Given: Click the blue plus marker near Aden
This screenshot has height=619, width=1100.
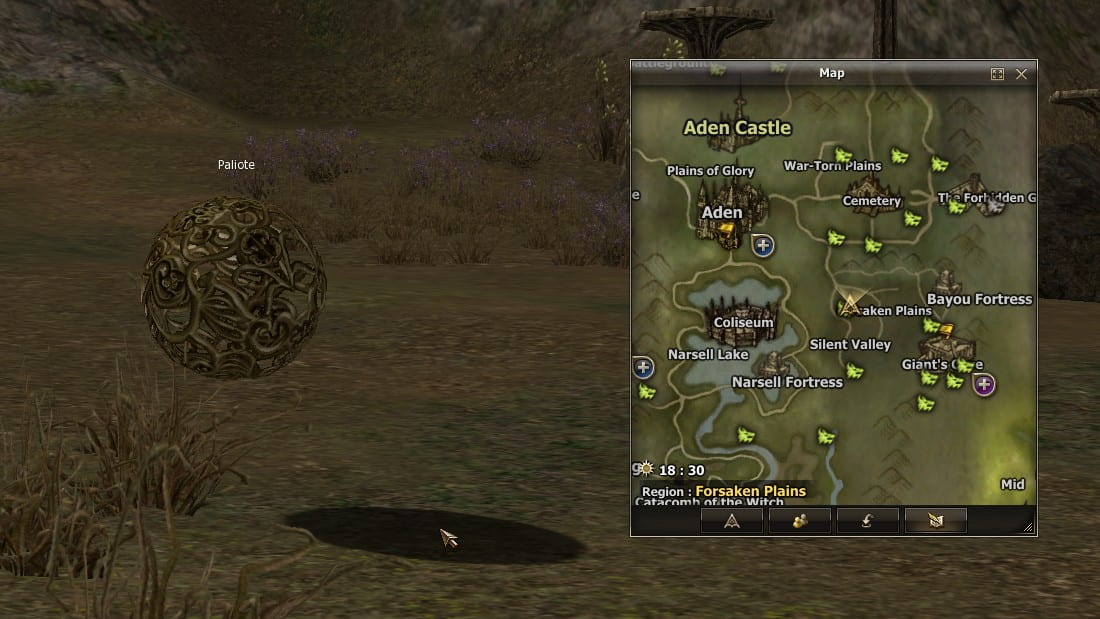Looking at the screenshot, I should 763,245.
